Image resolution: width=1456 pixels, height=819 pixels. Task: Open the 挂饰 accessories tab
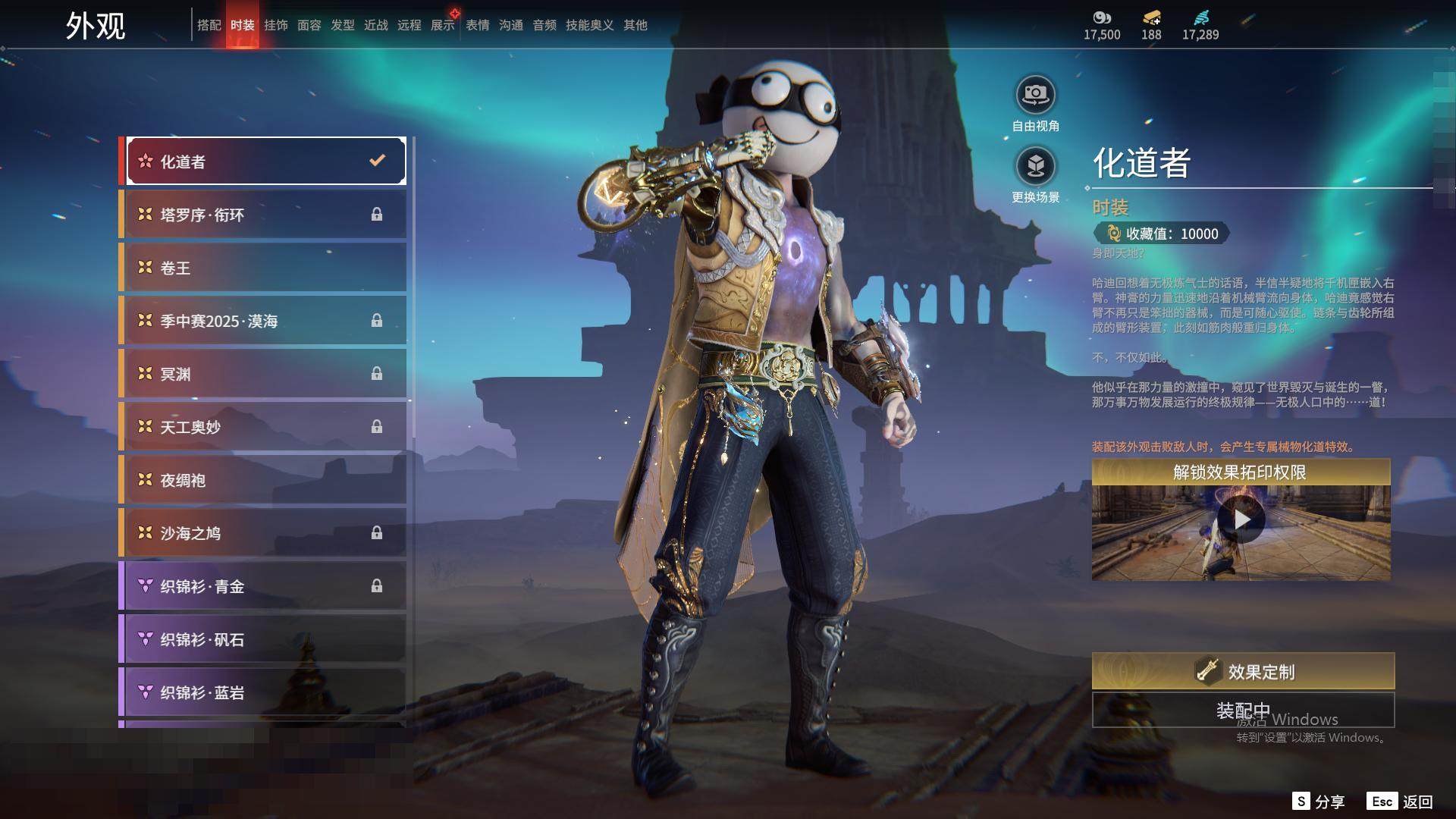276,25
